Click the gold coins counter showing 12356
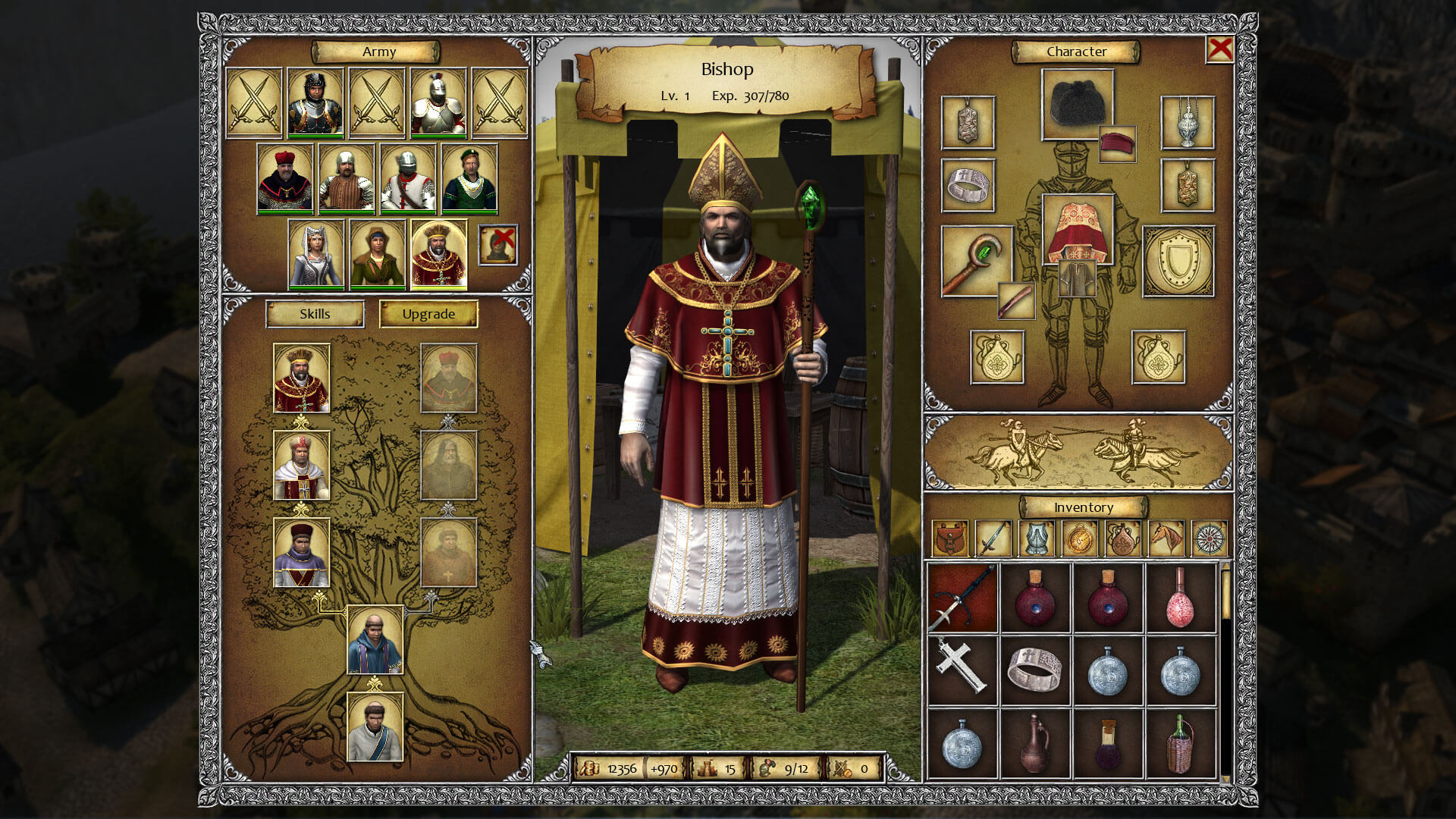This screenshot has width=1456, height=819. tap(616, 767)
